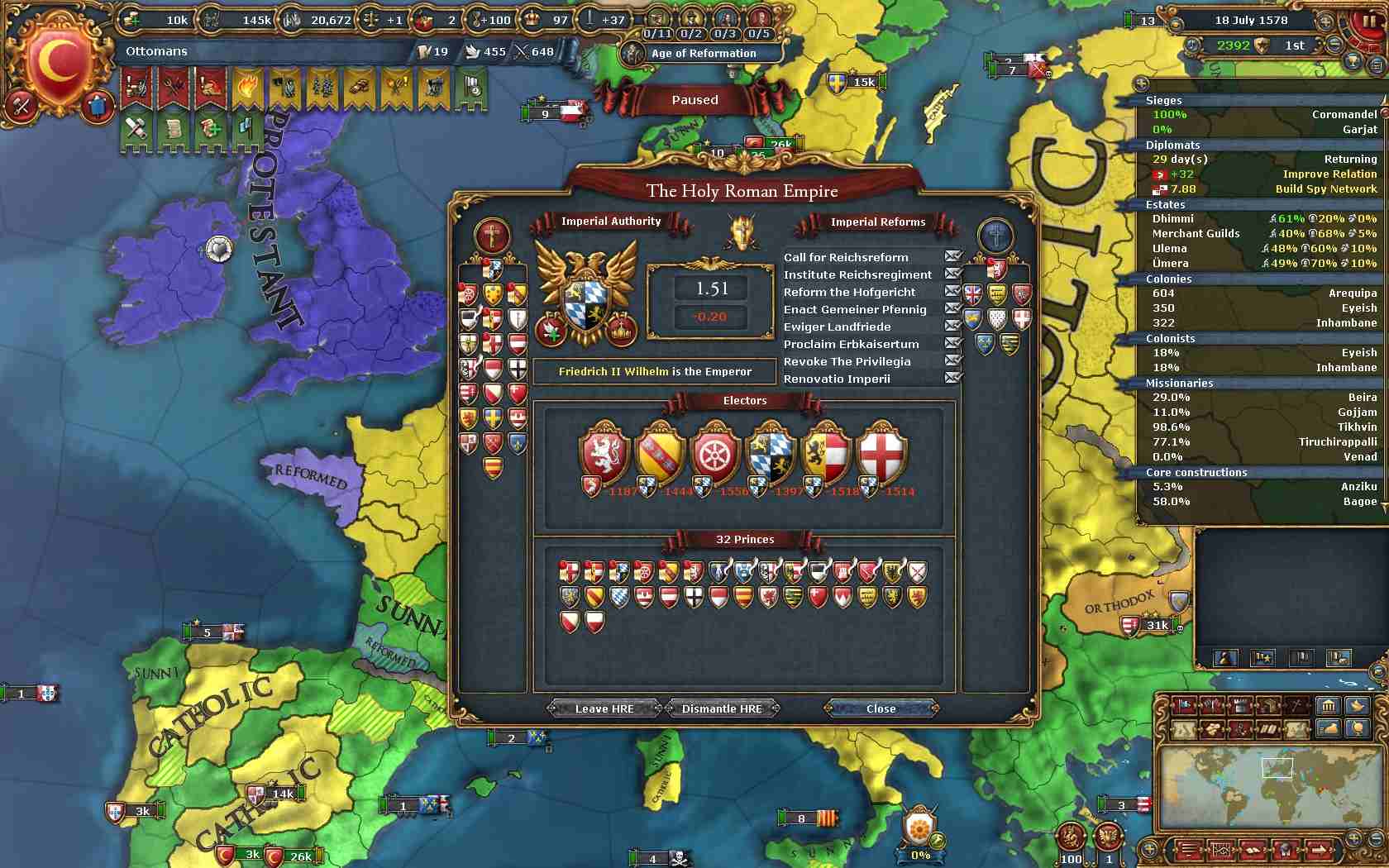Click the Emperor's coat of arms
Screen dimensions: 1389x868
tap(585, 296)
